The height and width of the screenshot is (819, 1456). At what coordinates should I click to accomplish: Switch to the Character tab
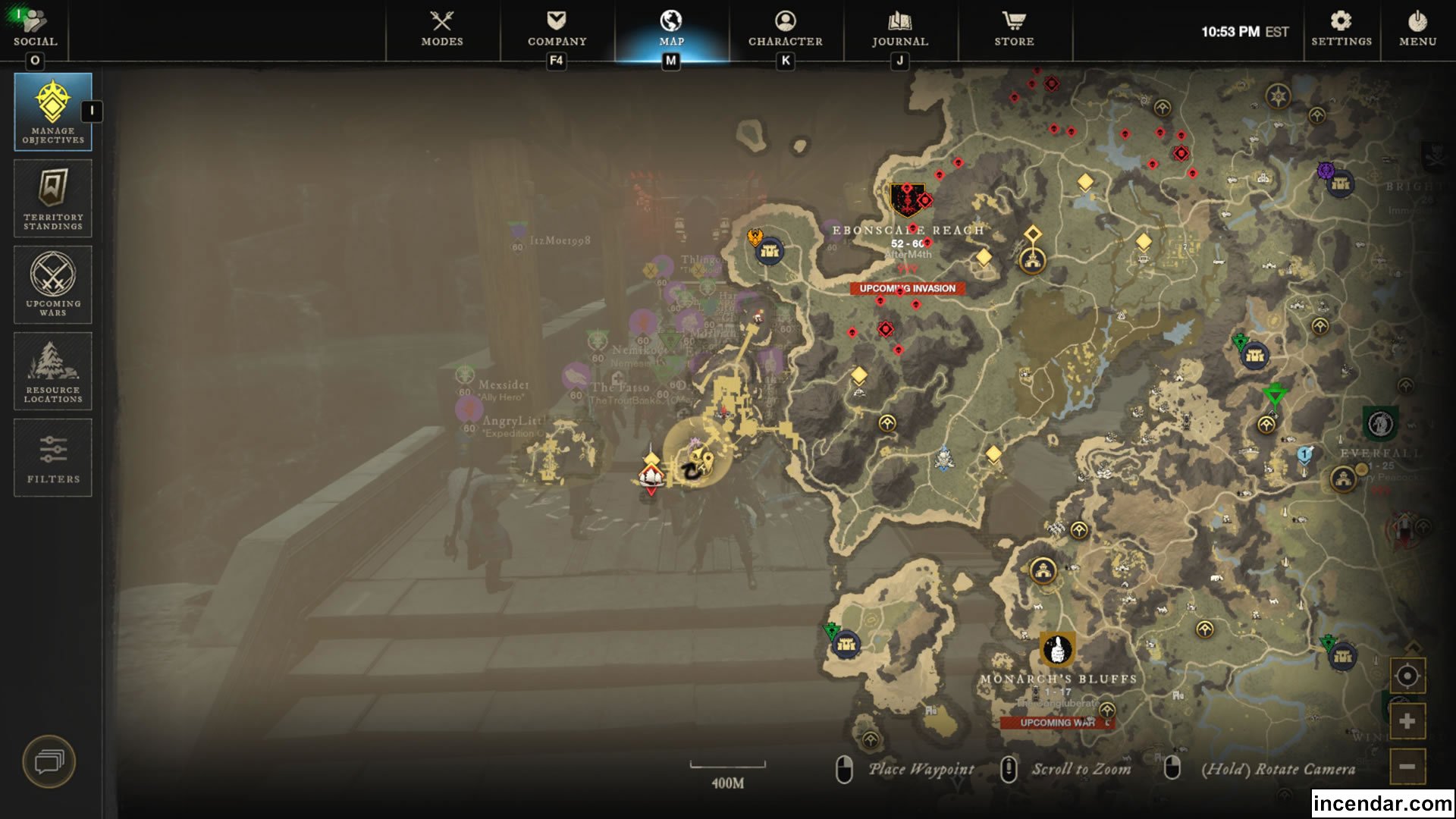(785, 25)
